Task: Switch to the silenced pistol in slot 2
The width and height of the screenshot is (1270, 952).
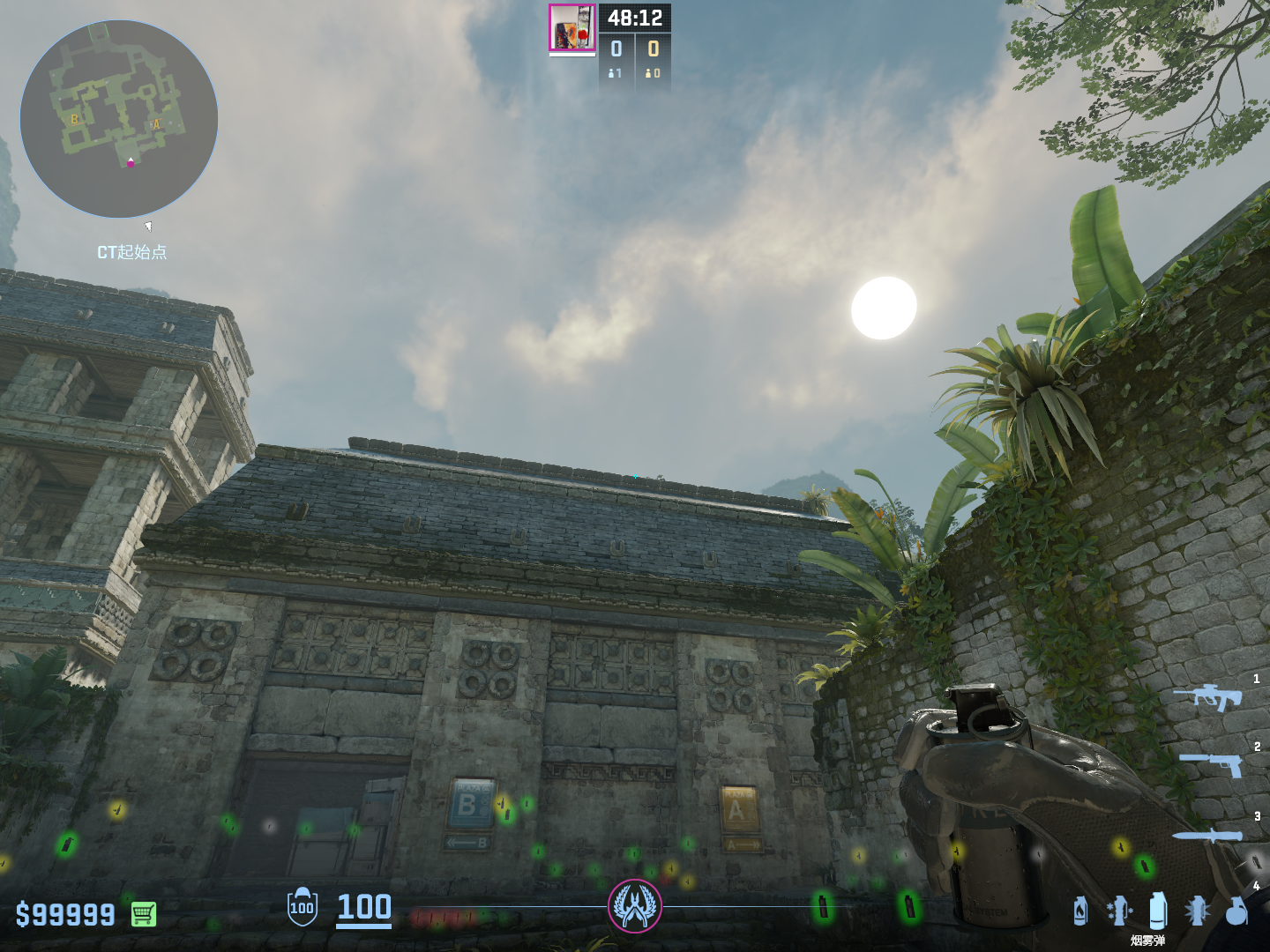Action: click(x=1212, y=763)
